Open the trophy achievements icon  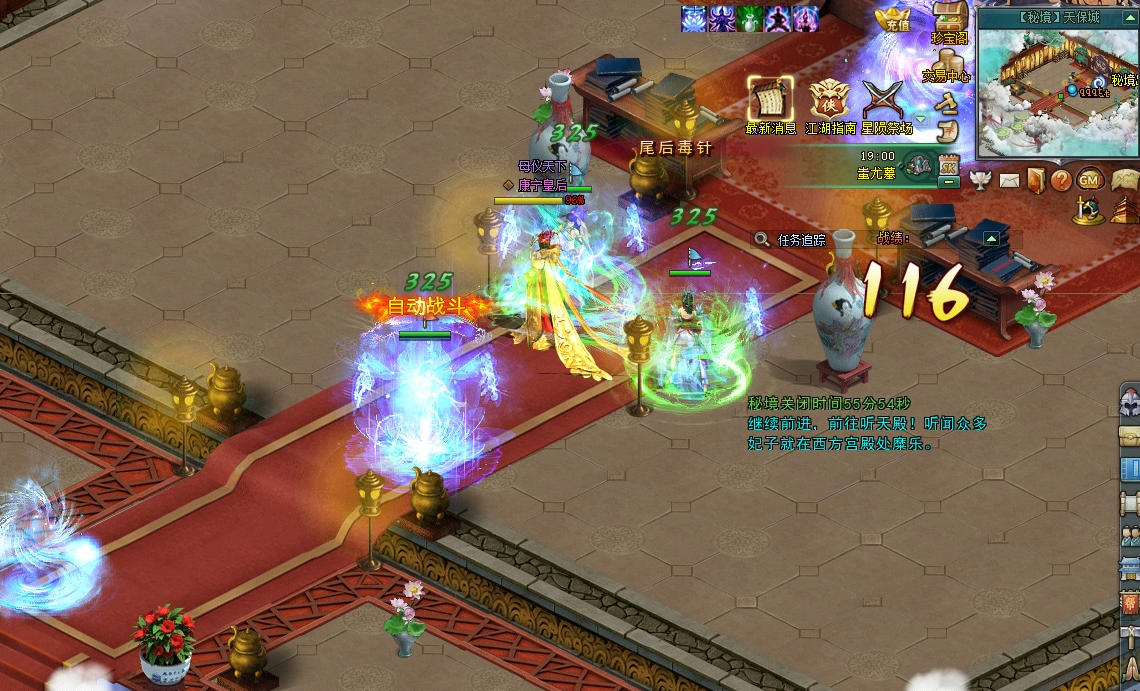coord(980,180)
